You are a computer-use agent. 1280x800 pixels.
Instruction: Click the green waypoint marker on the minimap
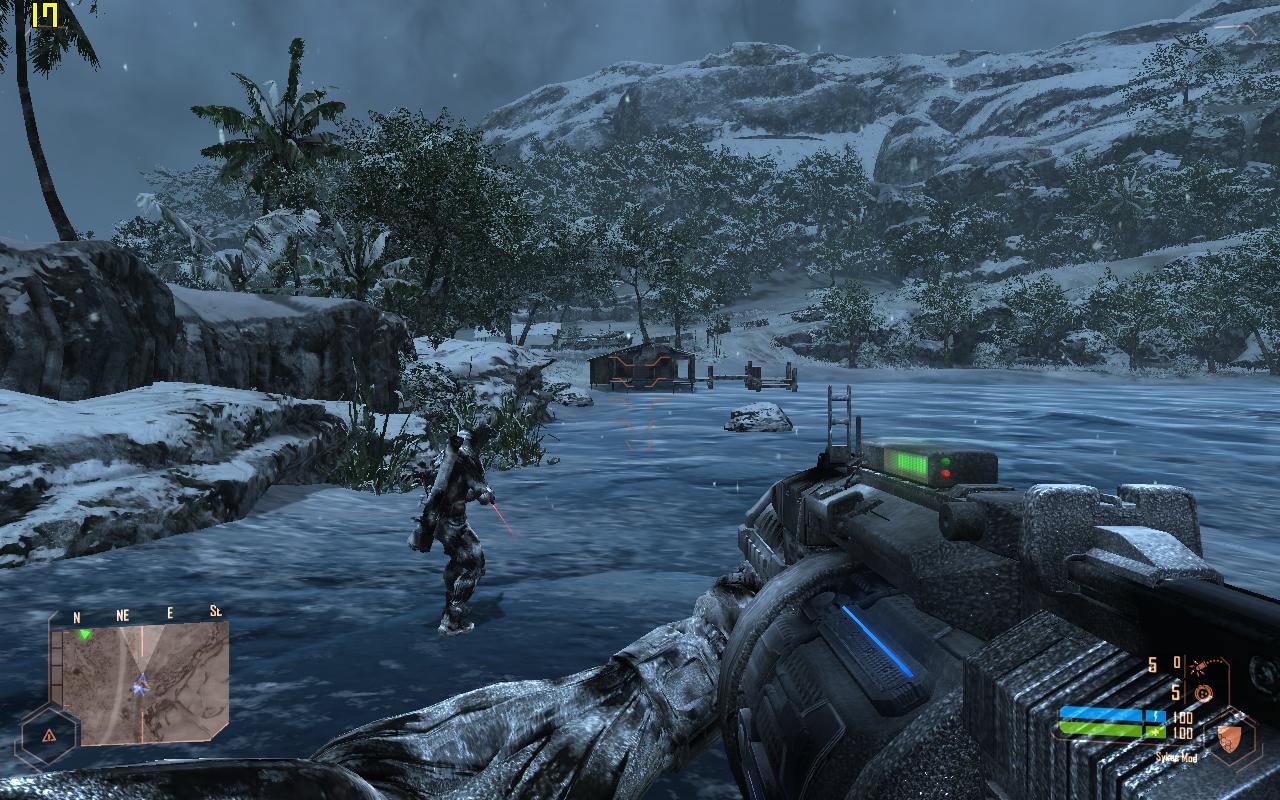click(84, 635)
